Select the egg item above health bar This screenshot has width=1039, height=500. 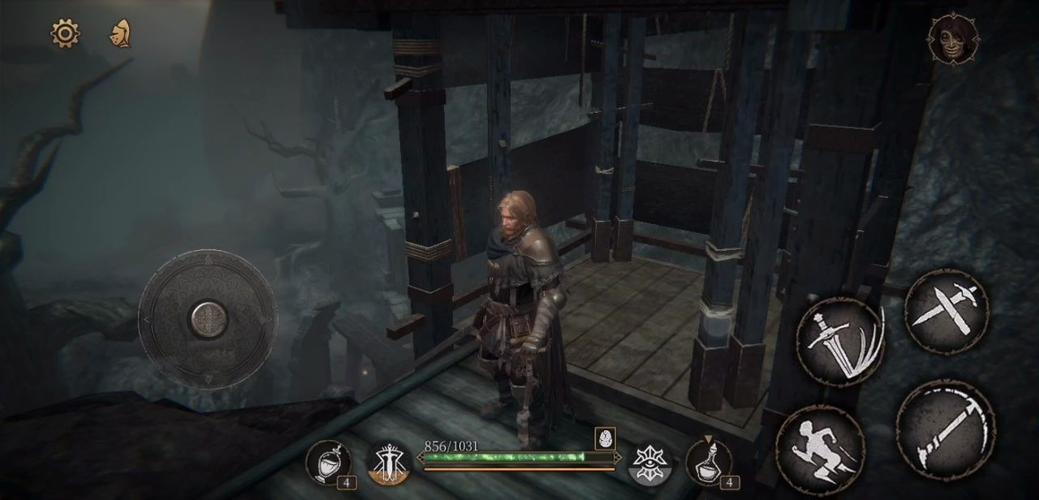604,439
